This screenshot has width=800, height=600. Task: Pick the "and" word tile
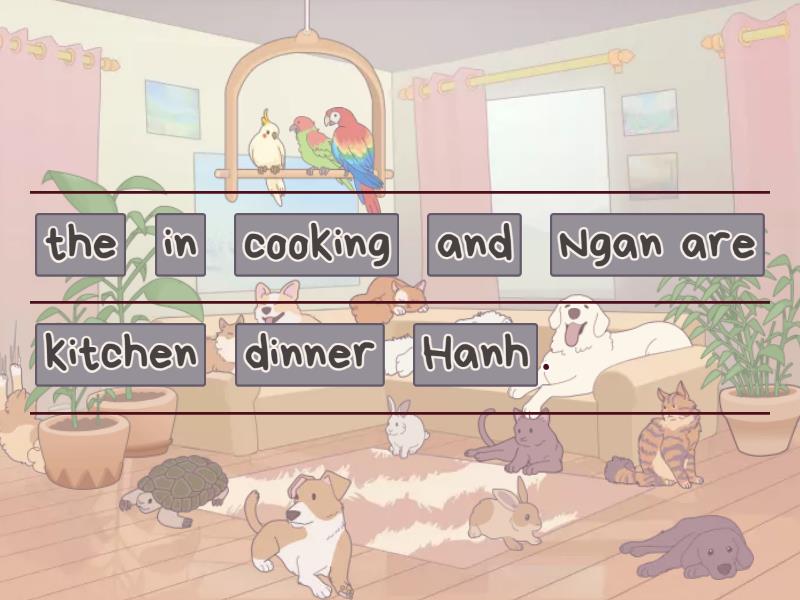tap(474, 244)
